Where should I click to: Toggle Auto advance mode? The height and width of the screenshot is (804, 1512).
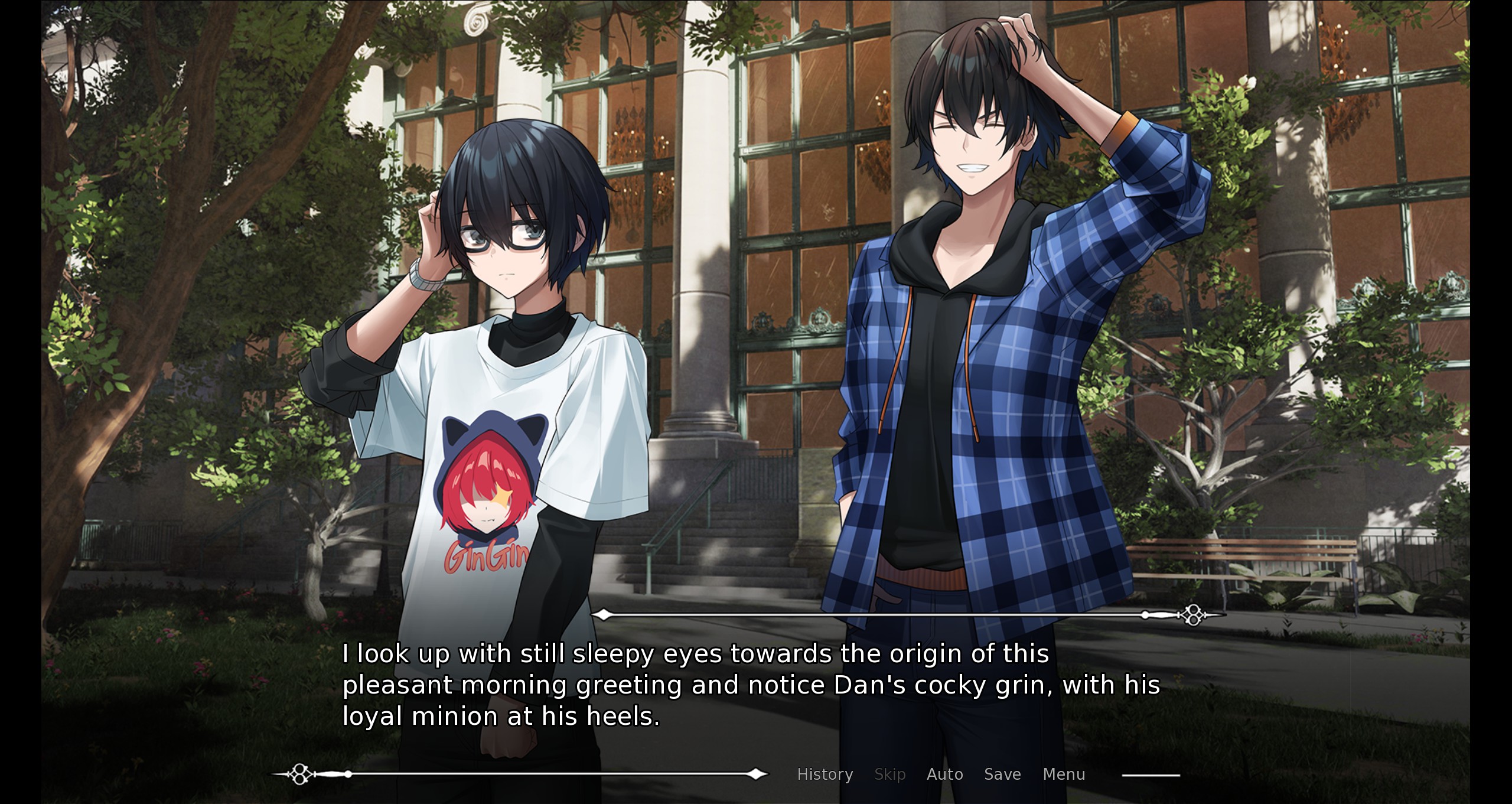tap(944, 774)
